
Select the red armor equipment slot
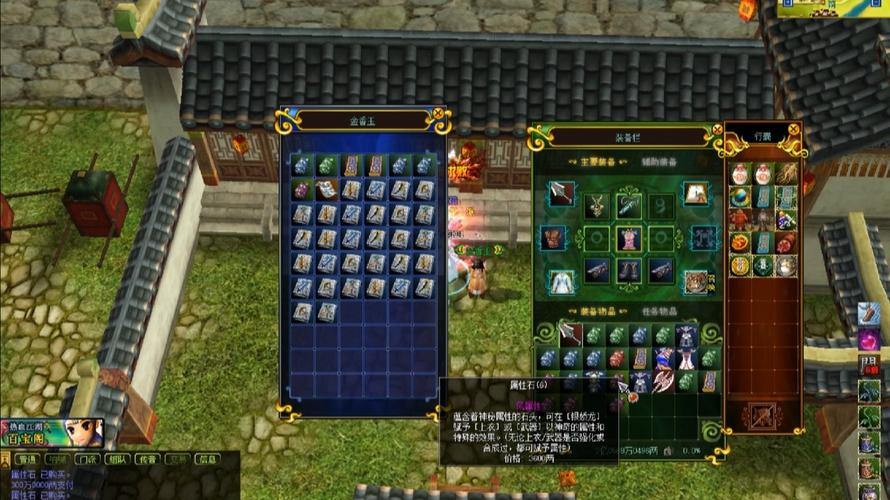coord(553,238)
